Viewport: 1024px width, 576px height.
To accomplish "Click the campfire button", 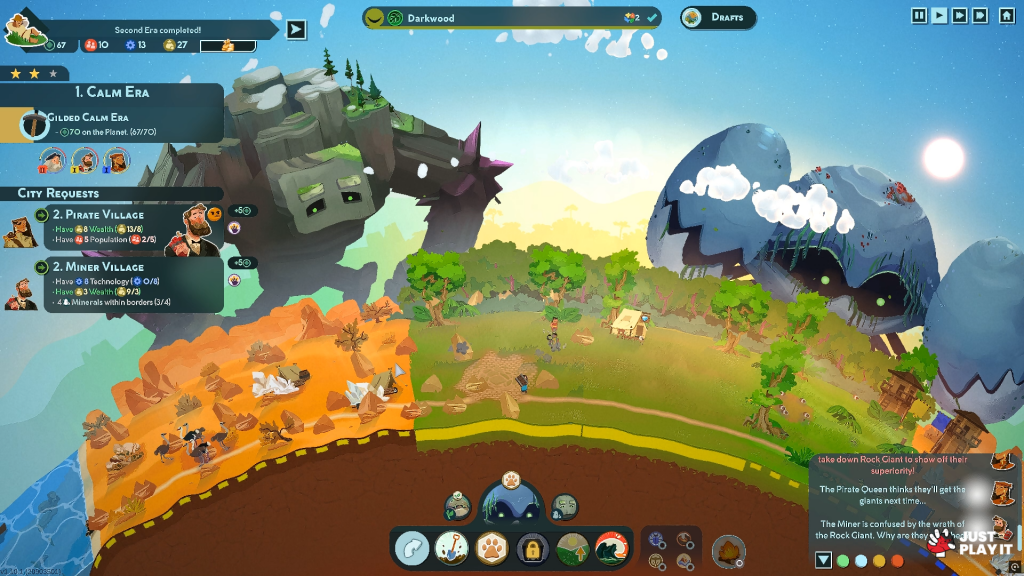I will click(x=729, y=550).
